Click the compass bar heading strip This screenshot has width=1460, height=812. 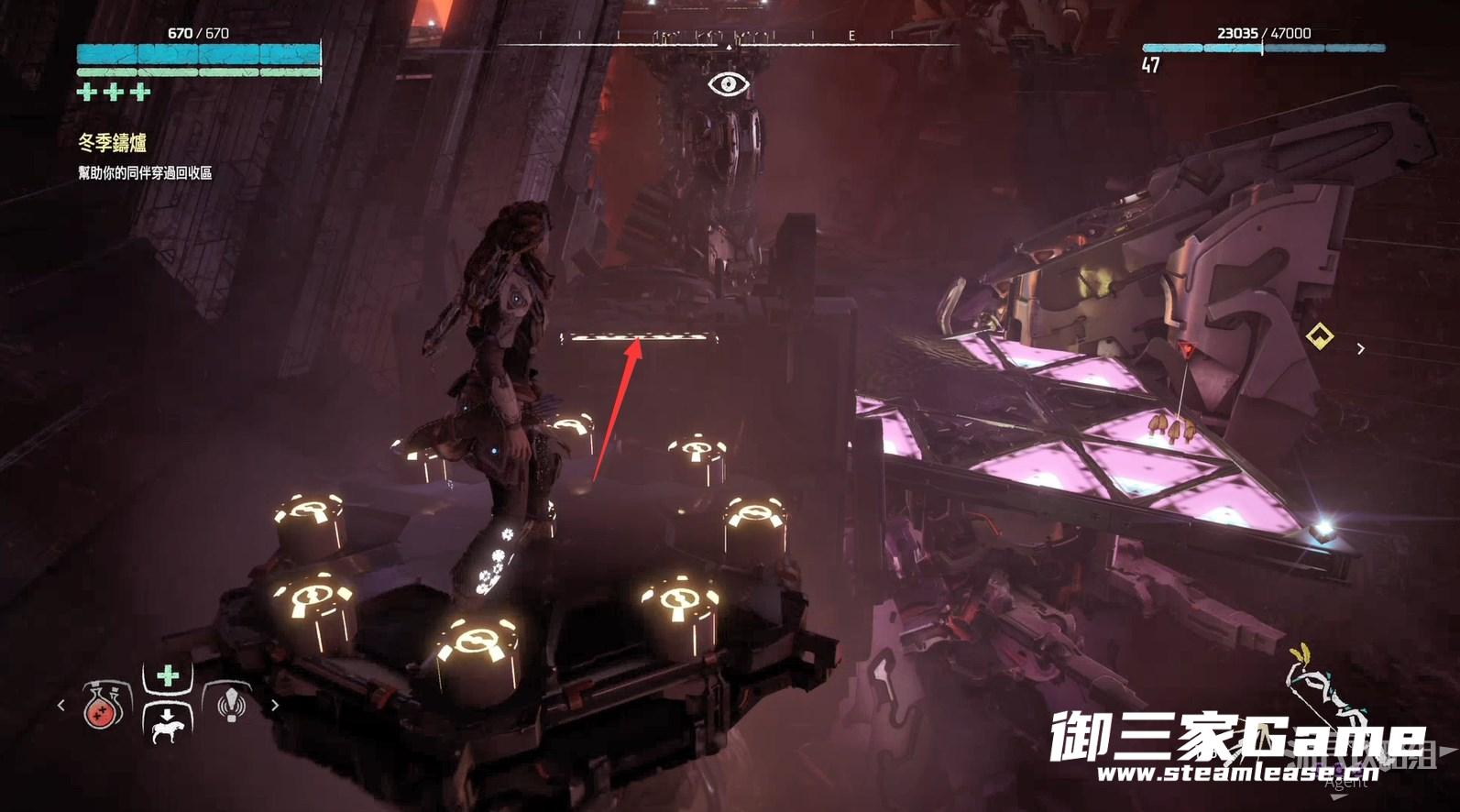tap(729, 38)
